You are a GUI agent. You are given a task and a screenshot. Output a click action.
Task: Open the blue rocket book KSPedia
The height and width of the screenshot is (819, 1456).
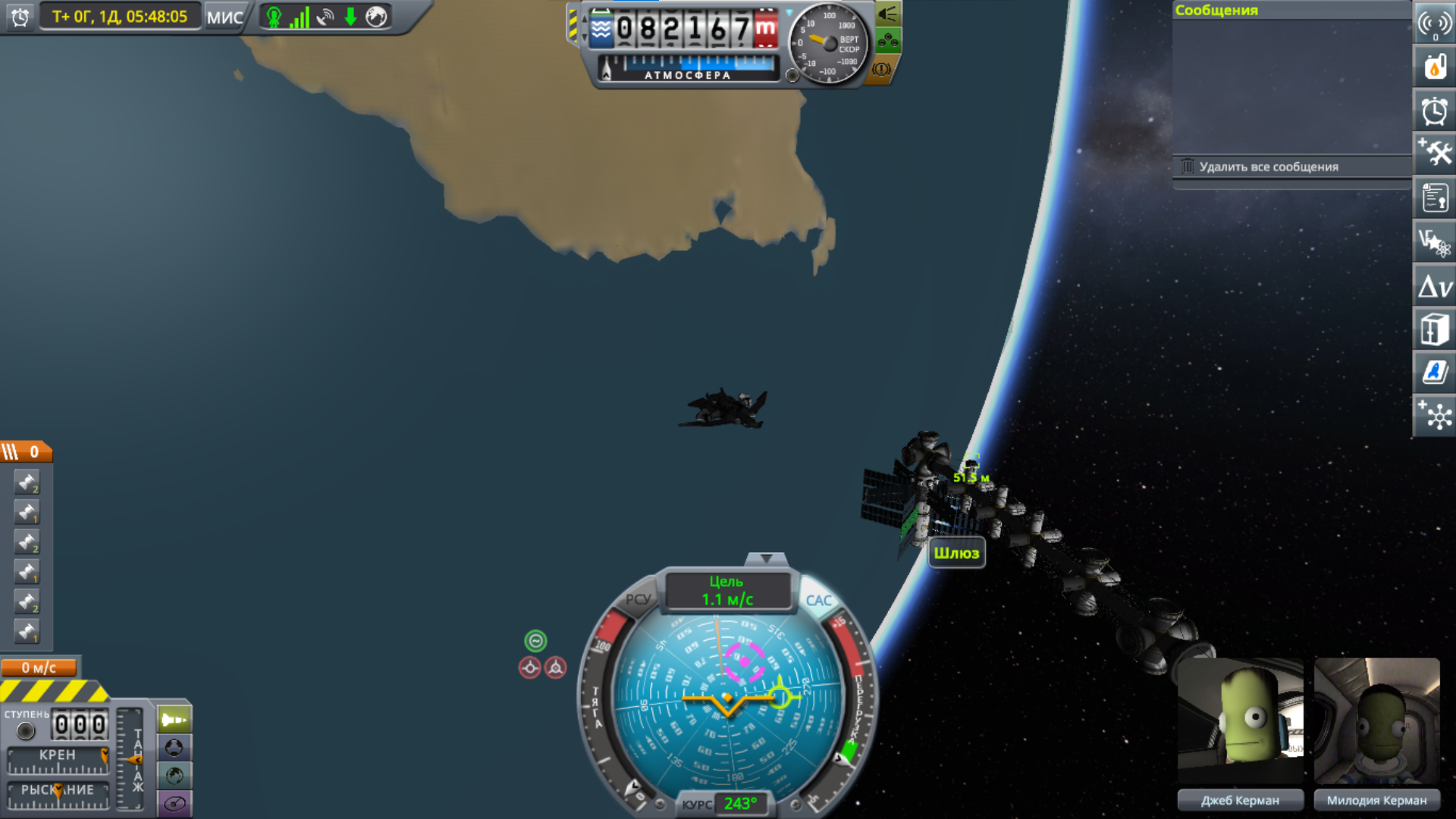click(x=1434, y=372)
